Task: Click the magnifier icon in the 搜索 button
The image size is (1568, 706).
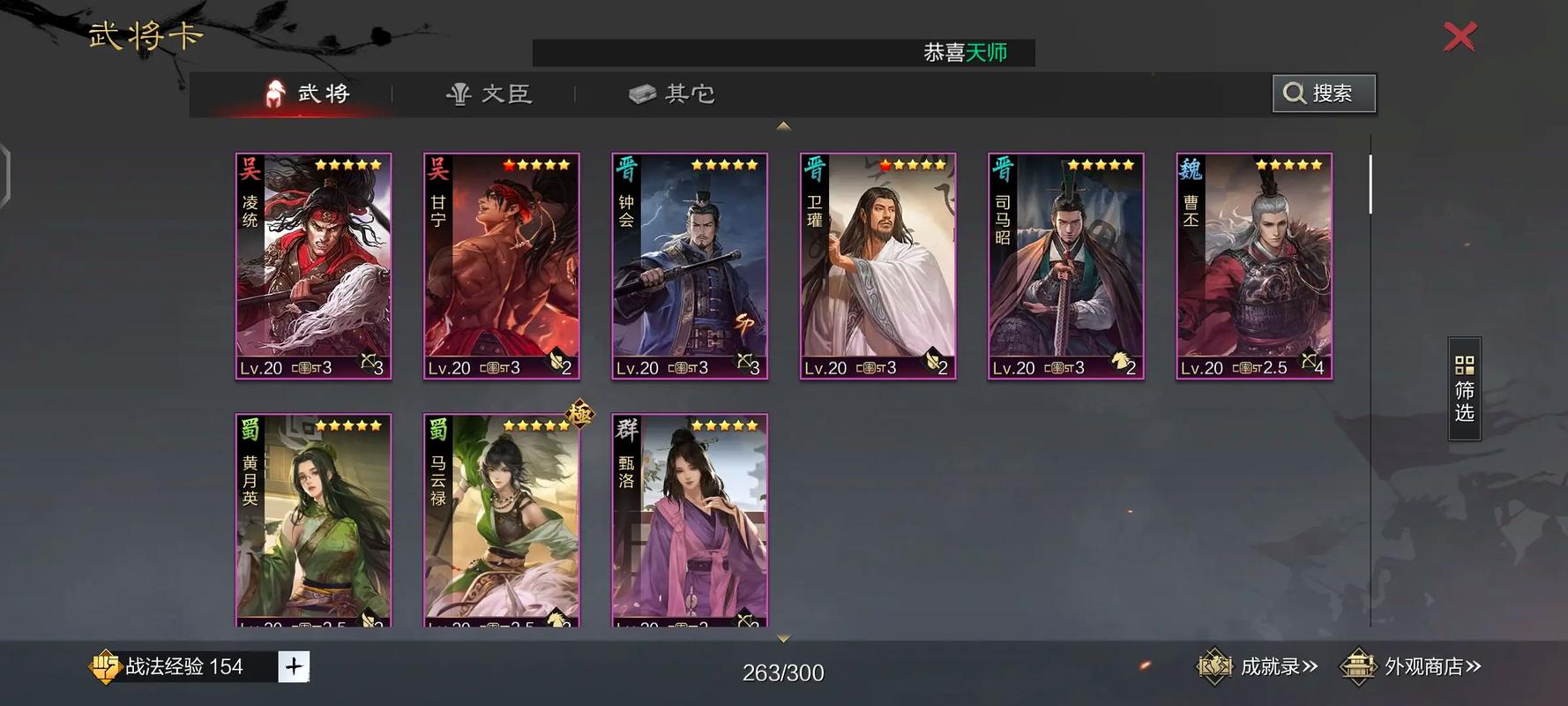Action: coord(1293,92)
